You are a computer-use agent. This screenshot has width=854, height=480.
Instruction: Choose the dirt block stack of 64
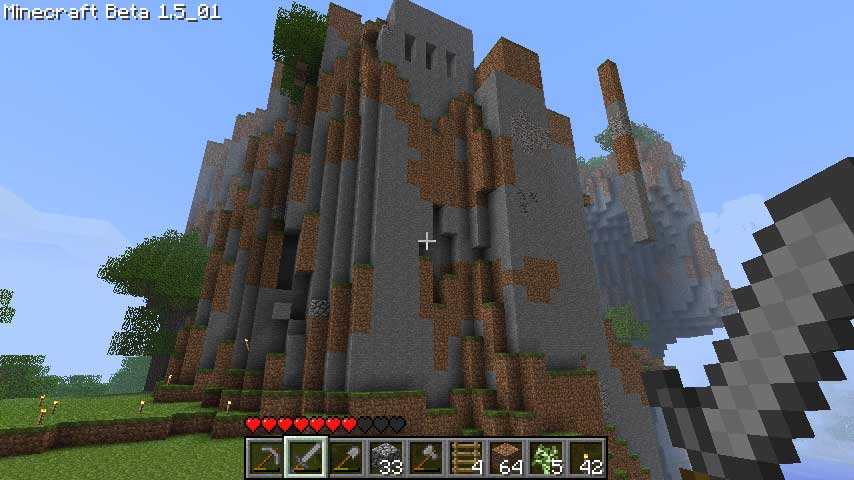tap(504, 458)
